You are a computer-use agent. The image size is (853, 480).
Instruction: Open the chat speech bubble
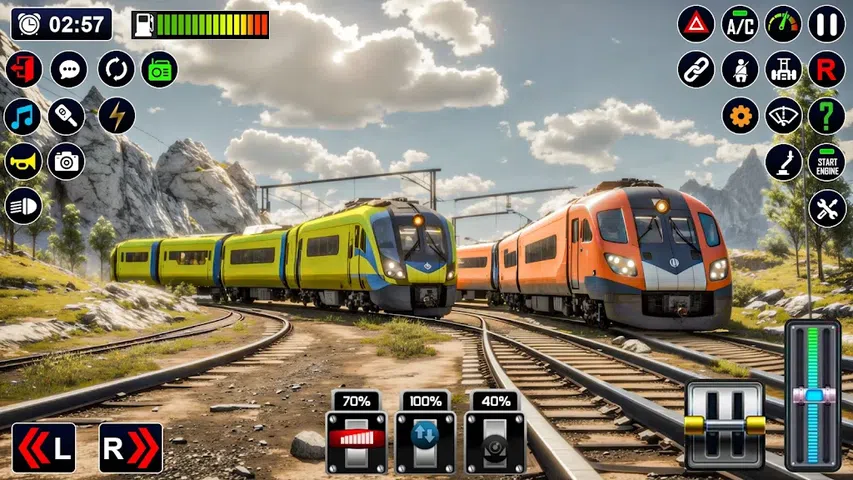pos(69,69)
